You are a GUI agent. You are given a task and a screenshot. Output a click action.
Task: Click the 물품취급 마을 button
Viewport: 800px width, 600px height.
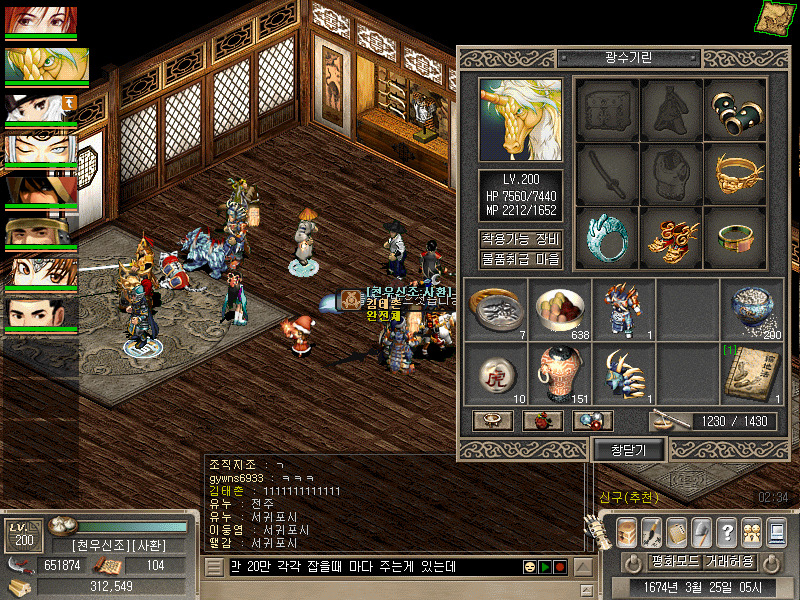pos(520,260)
